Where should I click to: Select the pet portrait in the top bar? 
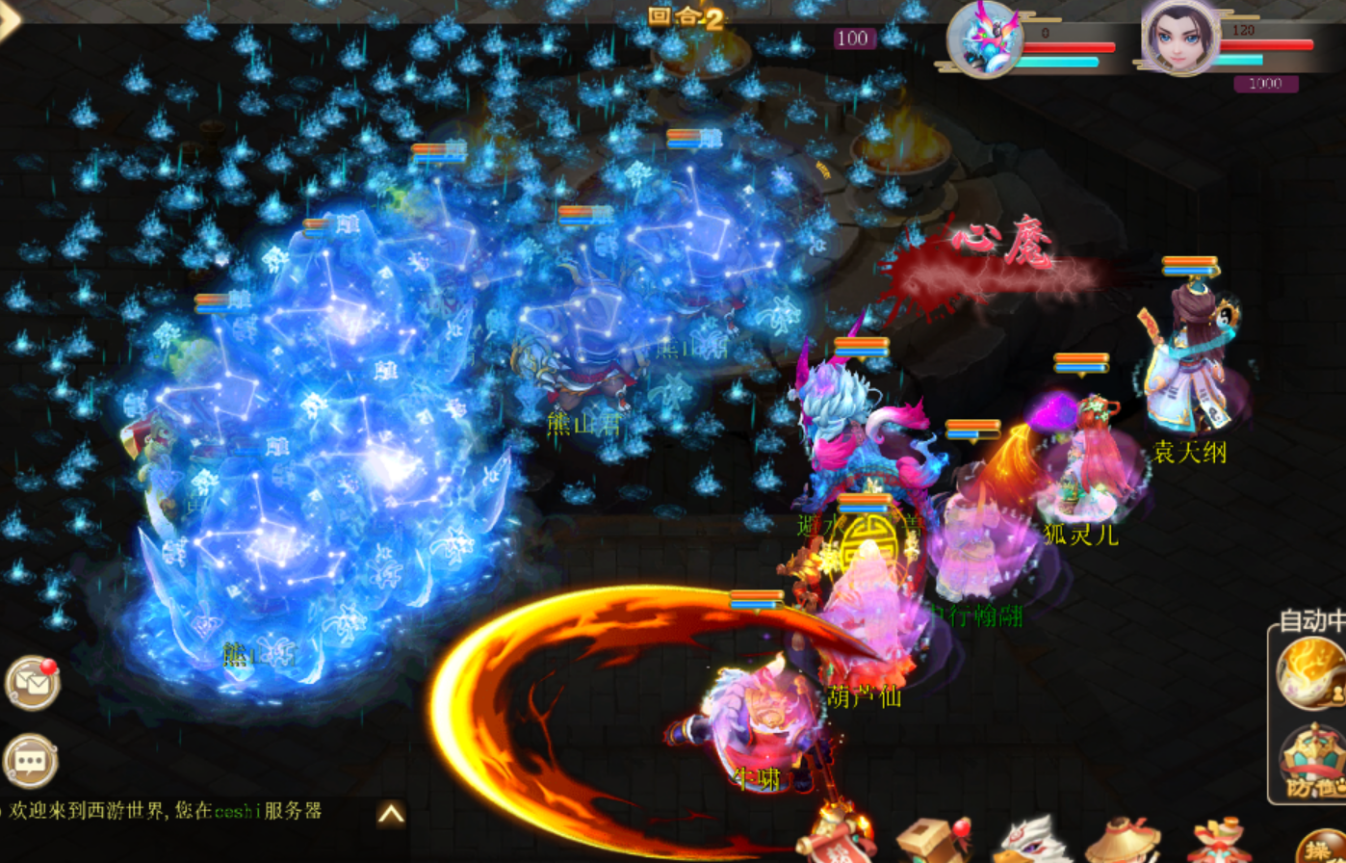click(983, 38)
